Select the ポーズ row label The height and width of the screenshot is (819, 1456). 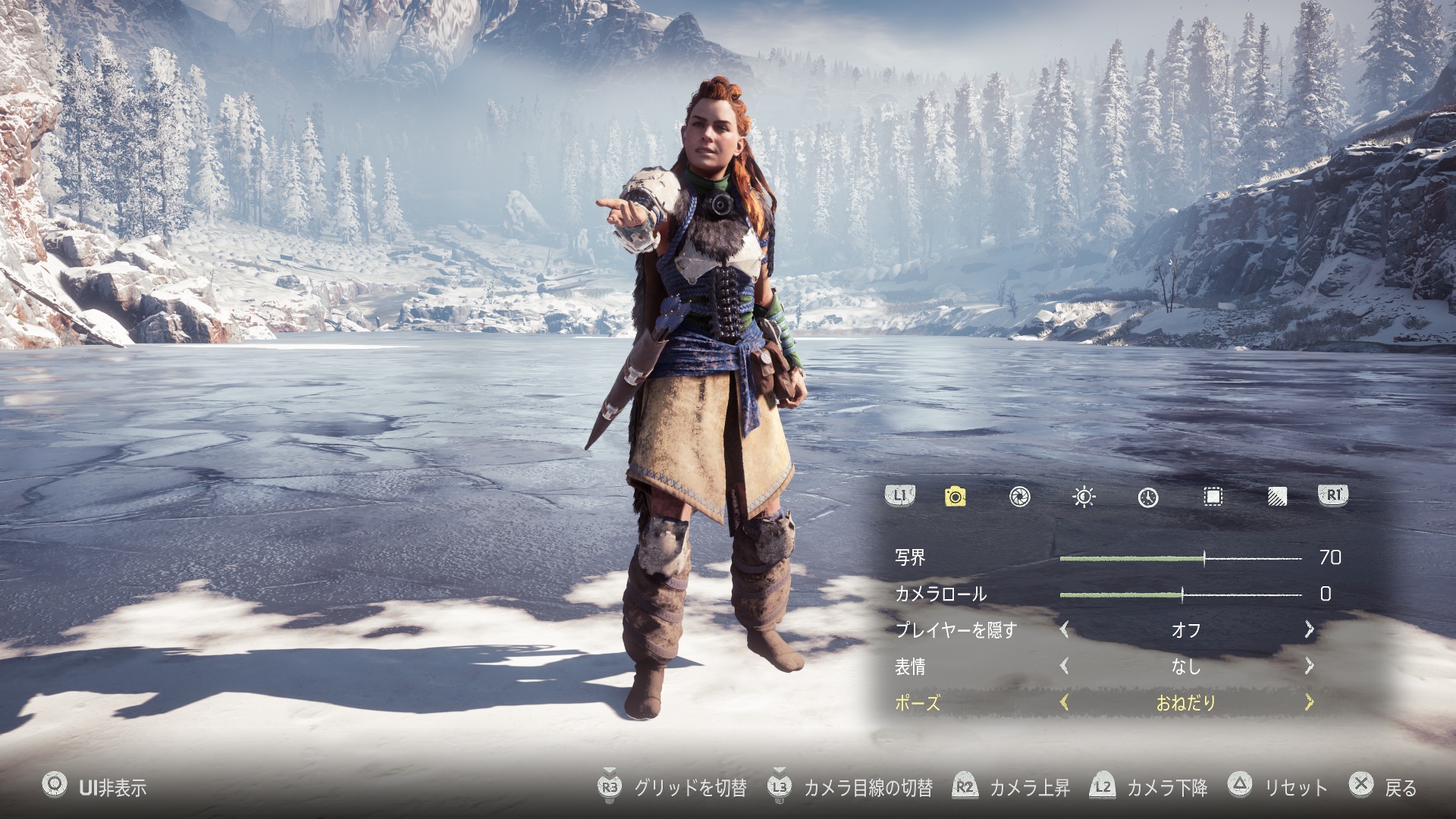click(918, 703)
